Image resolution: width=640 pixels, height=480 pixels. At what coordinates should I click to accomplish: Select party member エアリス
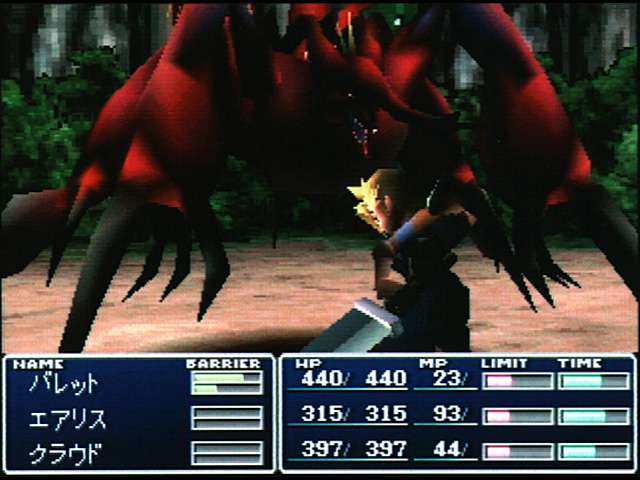(69, 418)
